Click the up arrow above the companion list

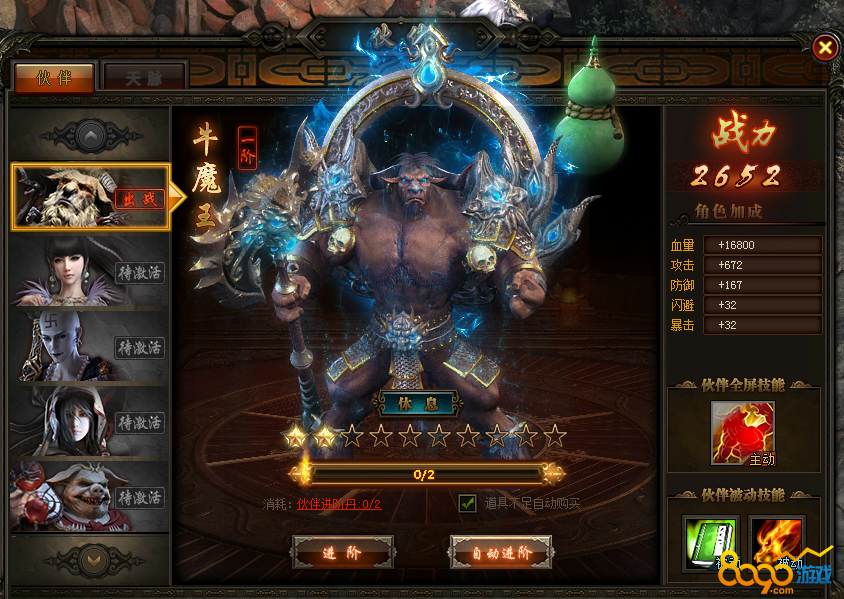(90, 134)
